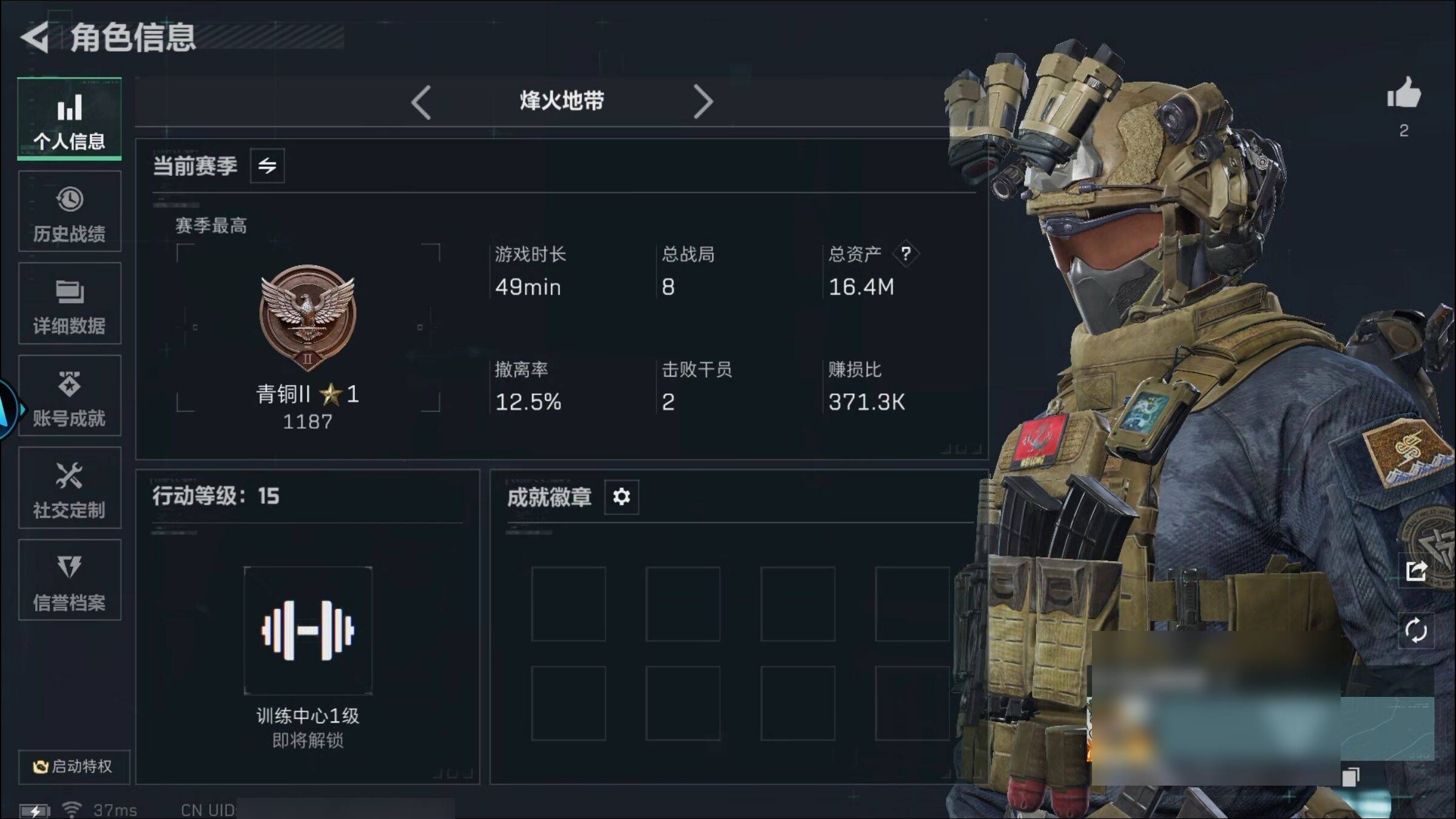Rotate the character with the refresh icon

coord(1416,630)
